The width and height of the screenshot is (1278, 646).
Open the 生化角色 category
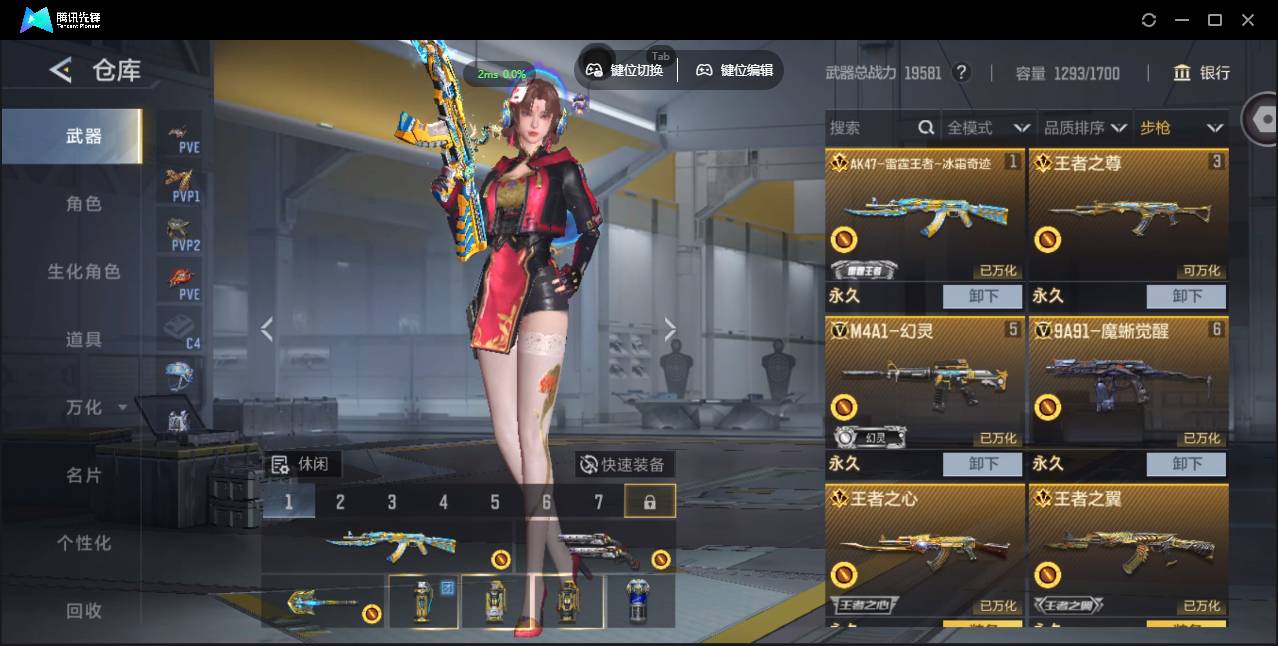pos(83,272)
